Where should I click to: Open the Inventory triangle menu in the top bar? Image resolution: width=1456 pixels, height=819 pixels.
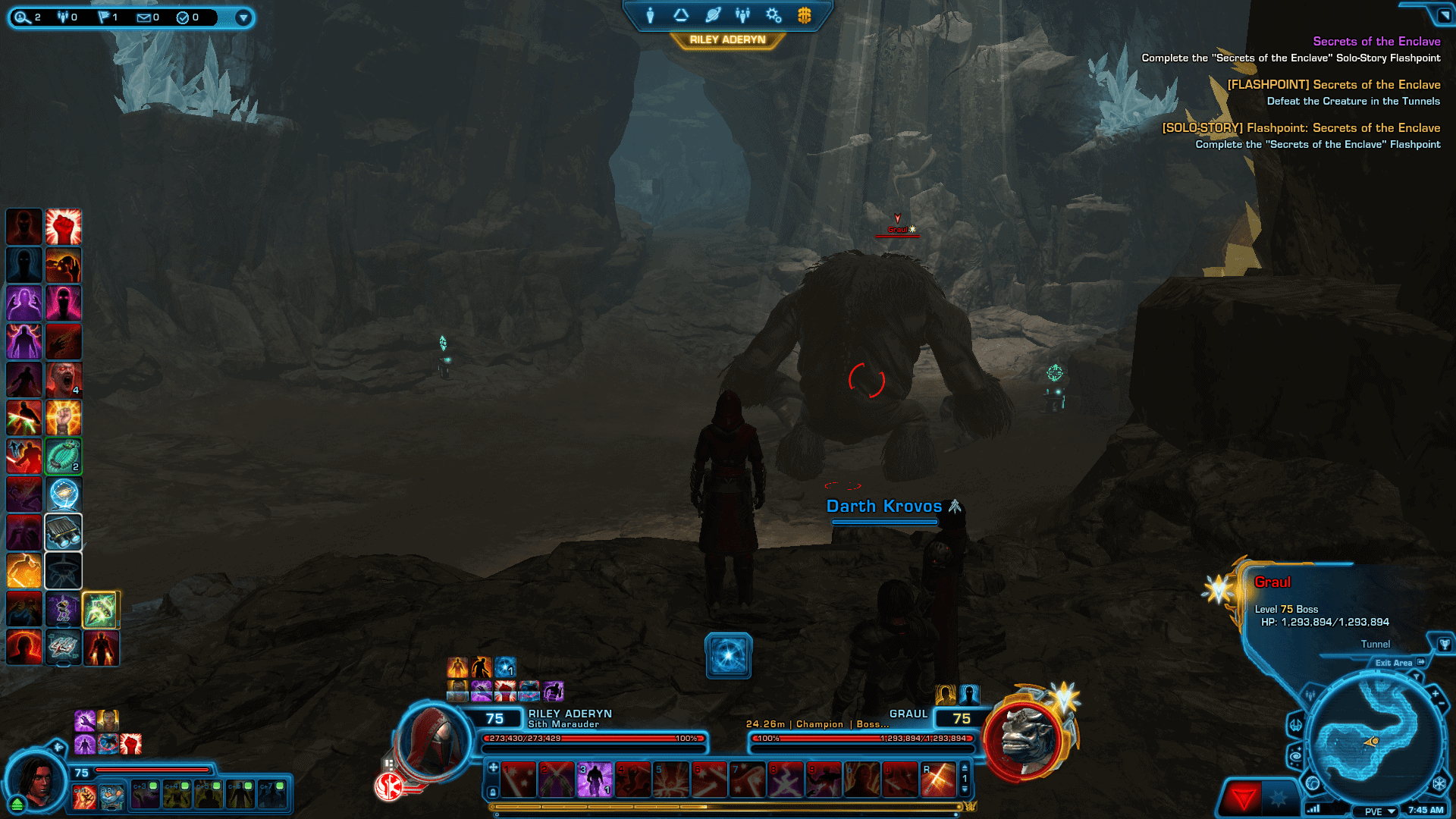click(x=681, y=15)
